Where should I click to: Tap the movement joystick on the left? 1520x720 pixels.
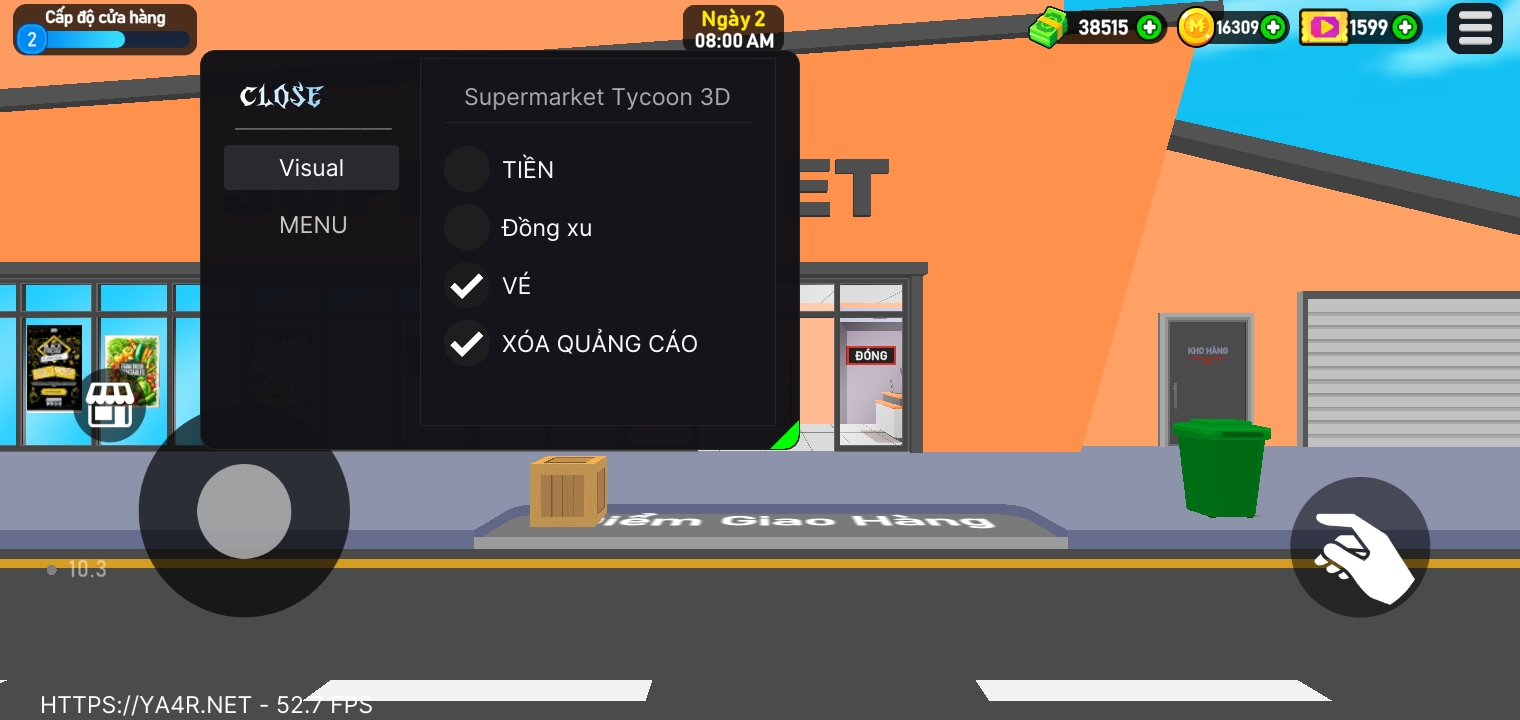(x=245, y=512)
